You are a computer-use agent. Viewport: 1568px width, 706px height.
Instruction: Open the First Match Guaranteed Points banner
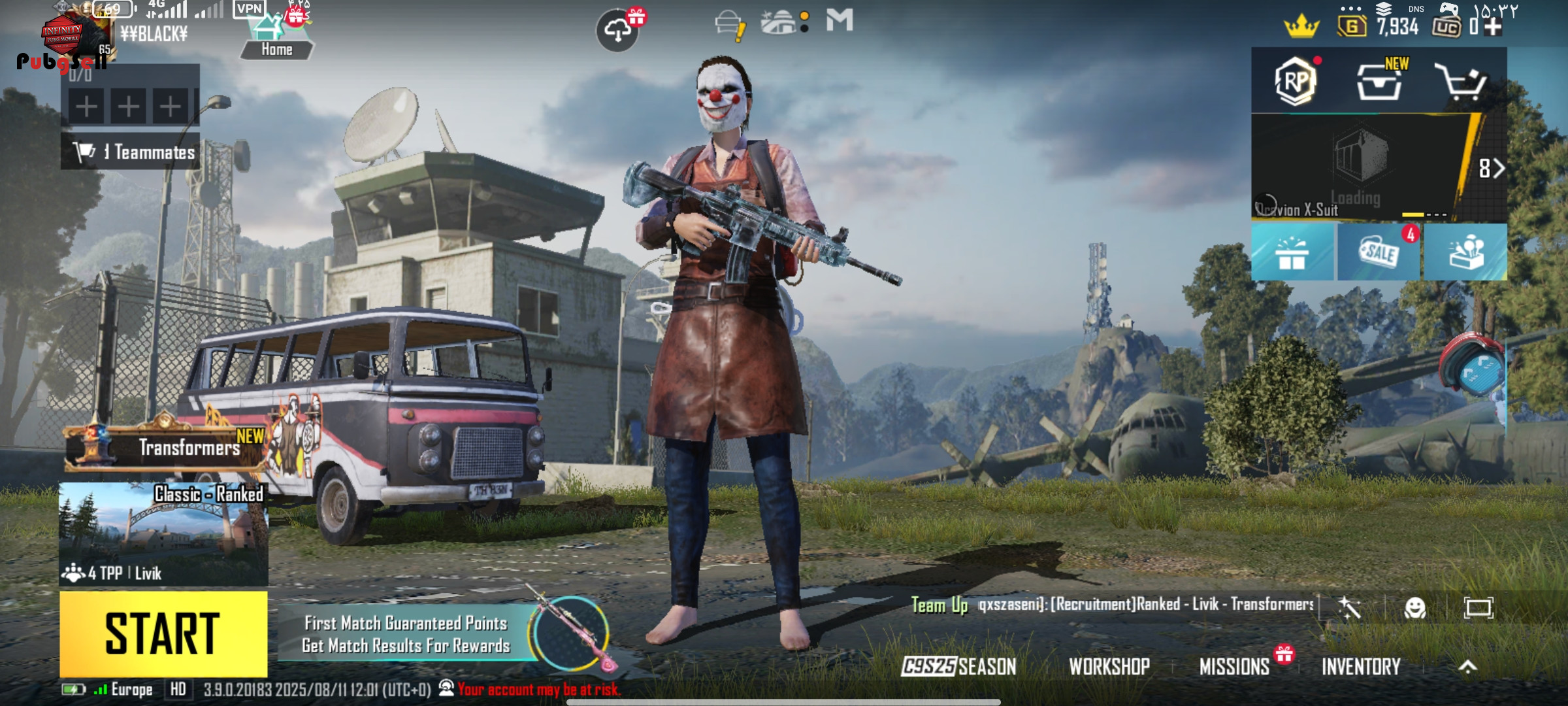click(x=405, y=634)
